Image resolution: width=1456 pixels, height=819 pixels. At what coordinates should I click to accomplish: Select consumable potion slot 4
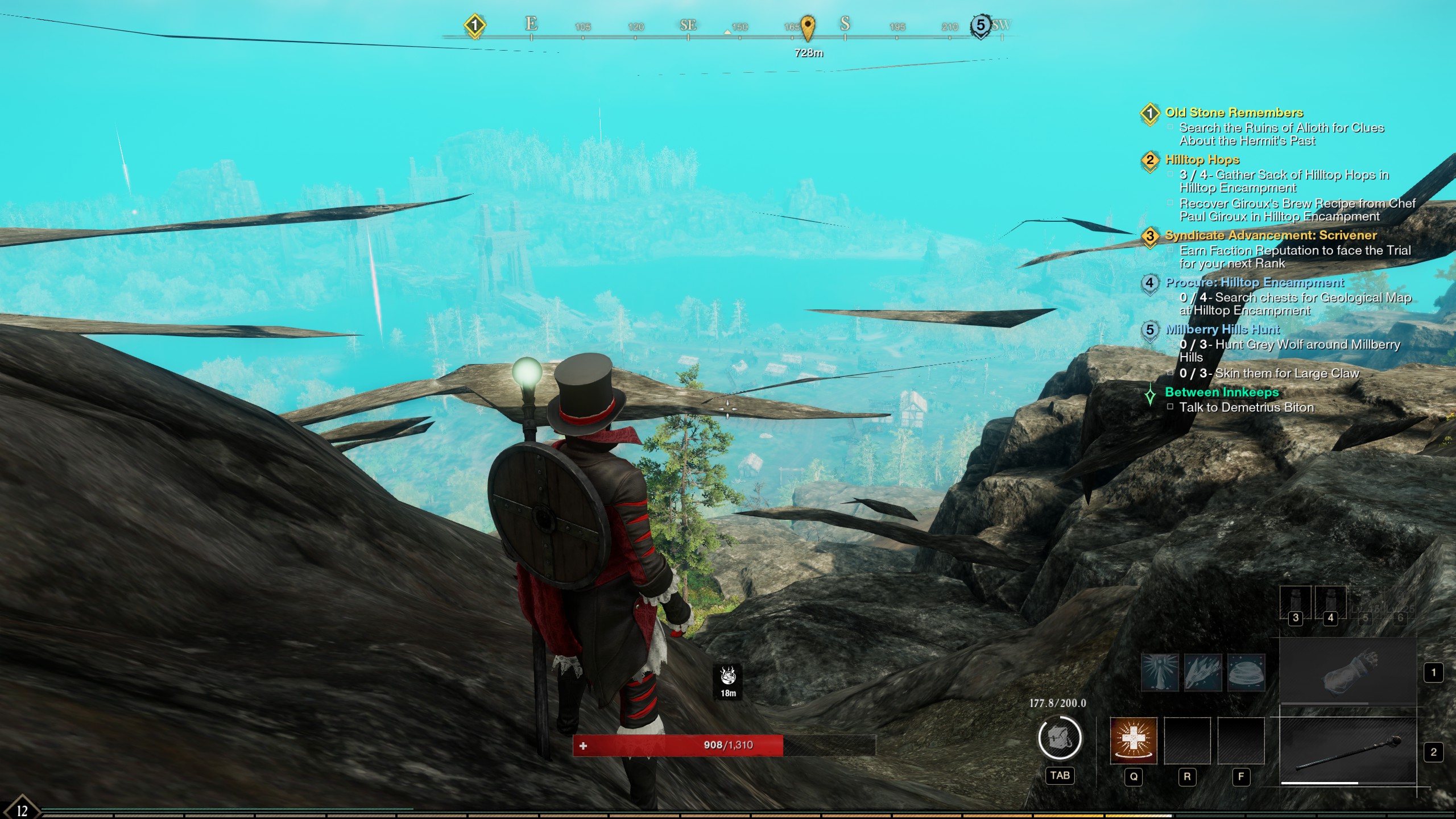1330,603
